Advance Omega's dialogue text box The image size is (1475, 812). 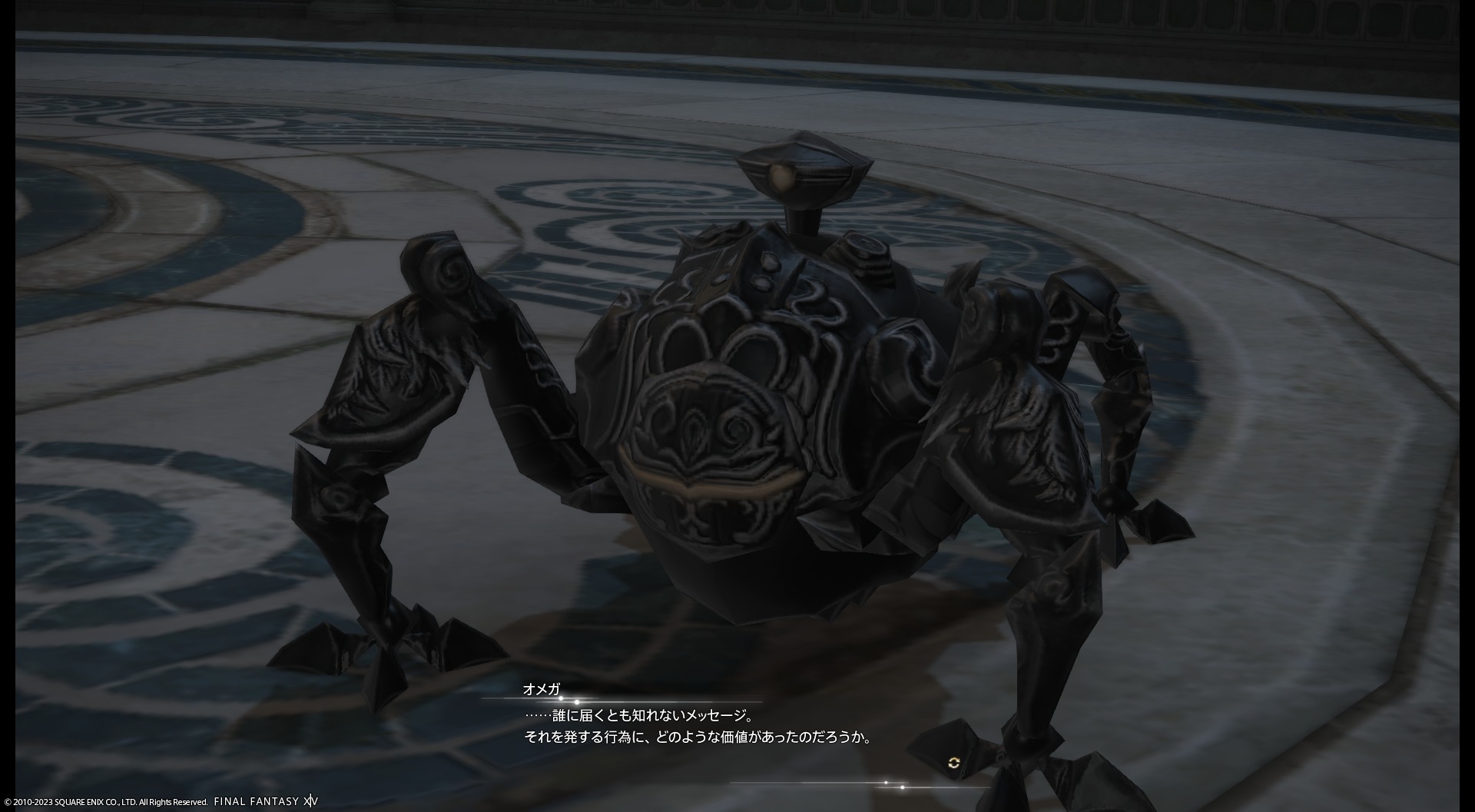point(698,727)
